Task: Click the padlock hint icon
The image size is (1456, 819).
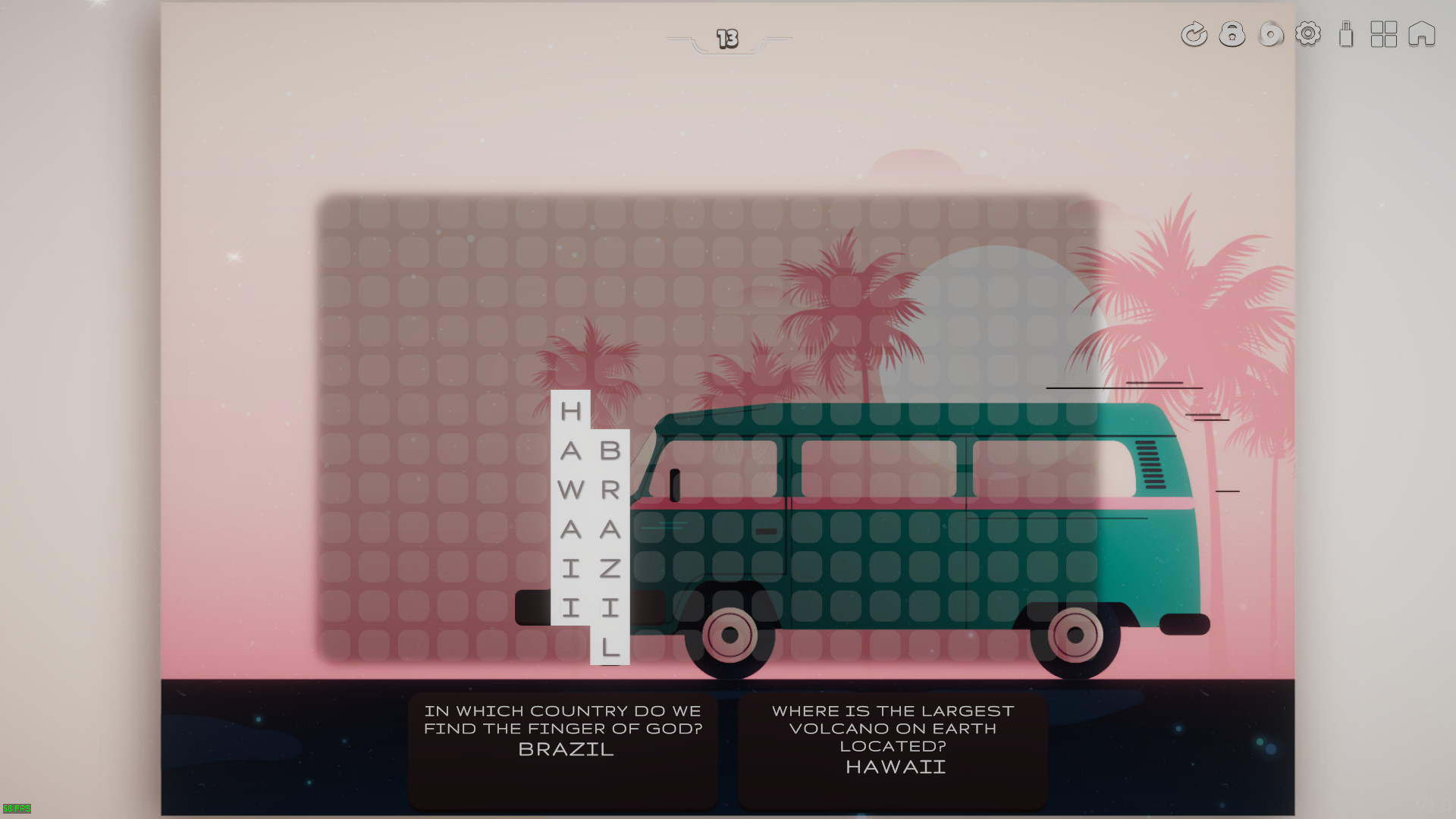Action: [1232, 34]
